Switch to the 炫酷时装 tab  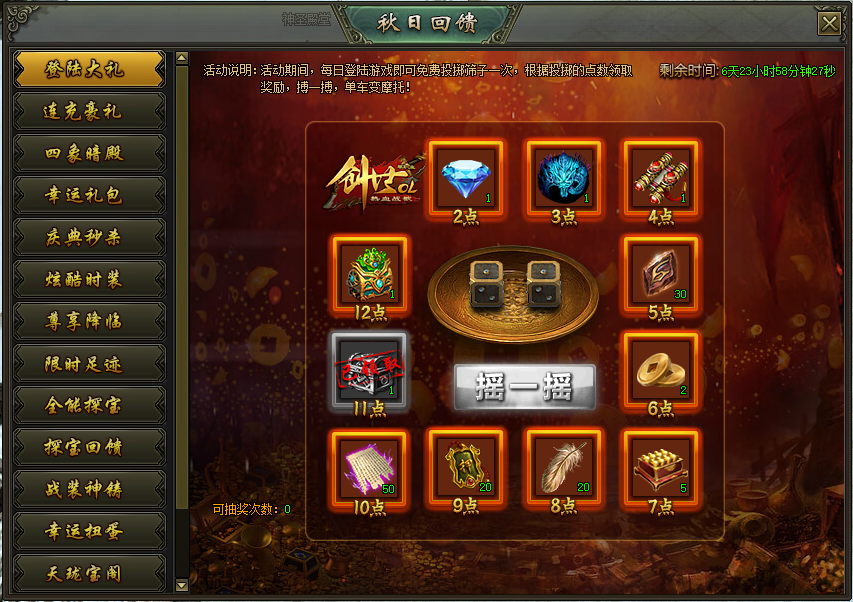click(89, 279)
